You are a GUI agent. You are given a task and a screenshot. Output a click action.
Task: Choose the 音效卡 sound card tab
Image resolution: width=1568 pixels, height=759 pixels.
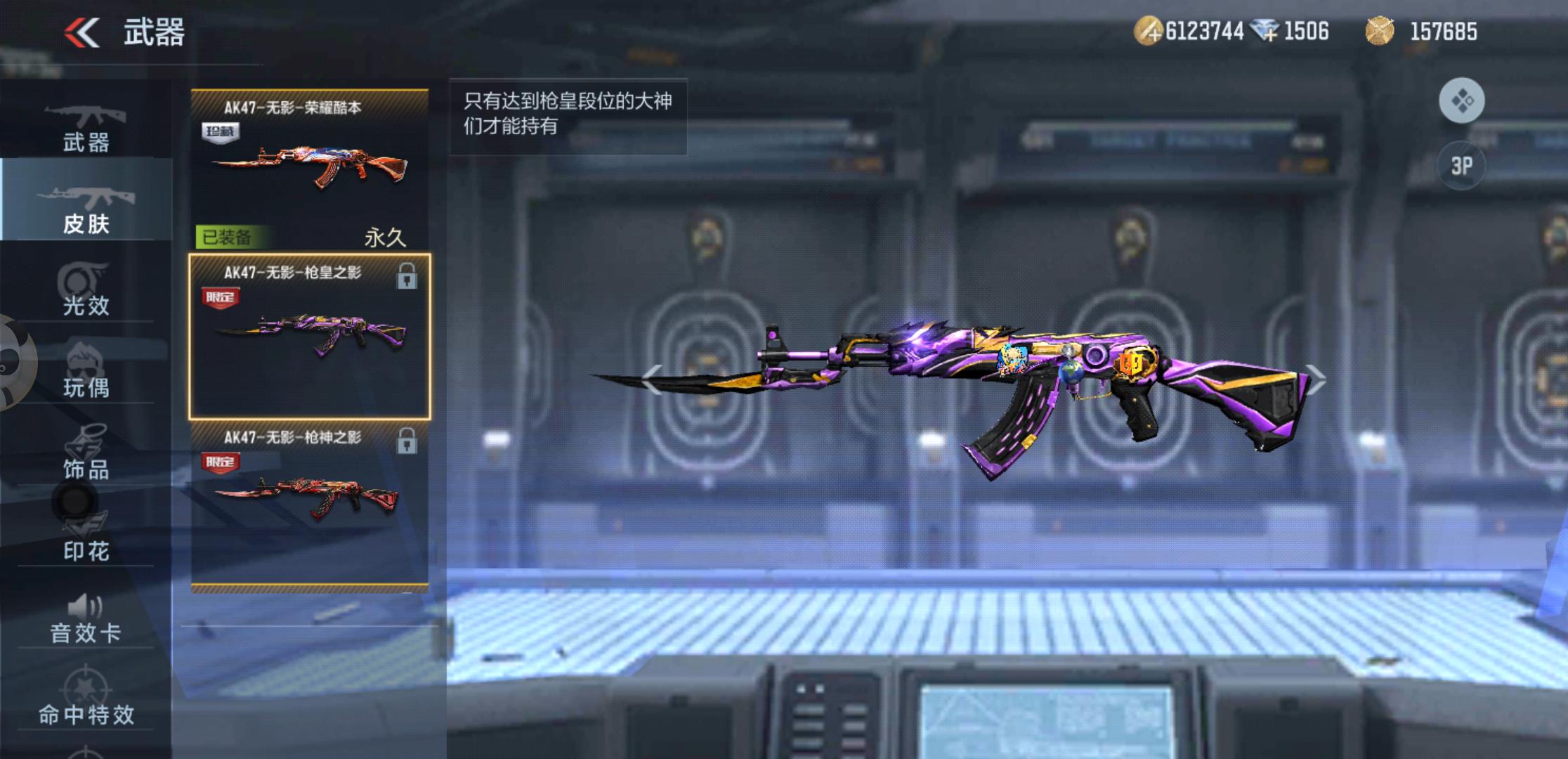(x=86, y=618)
